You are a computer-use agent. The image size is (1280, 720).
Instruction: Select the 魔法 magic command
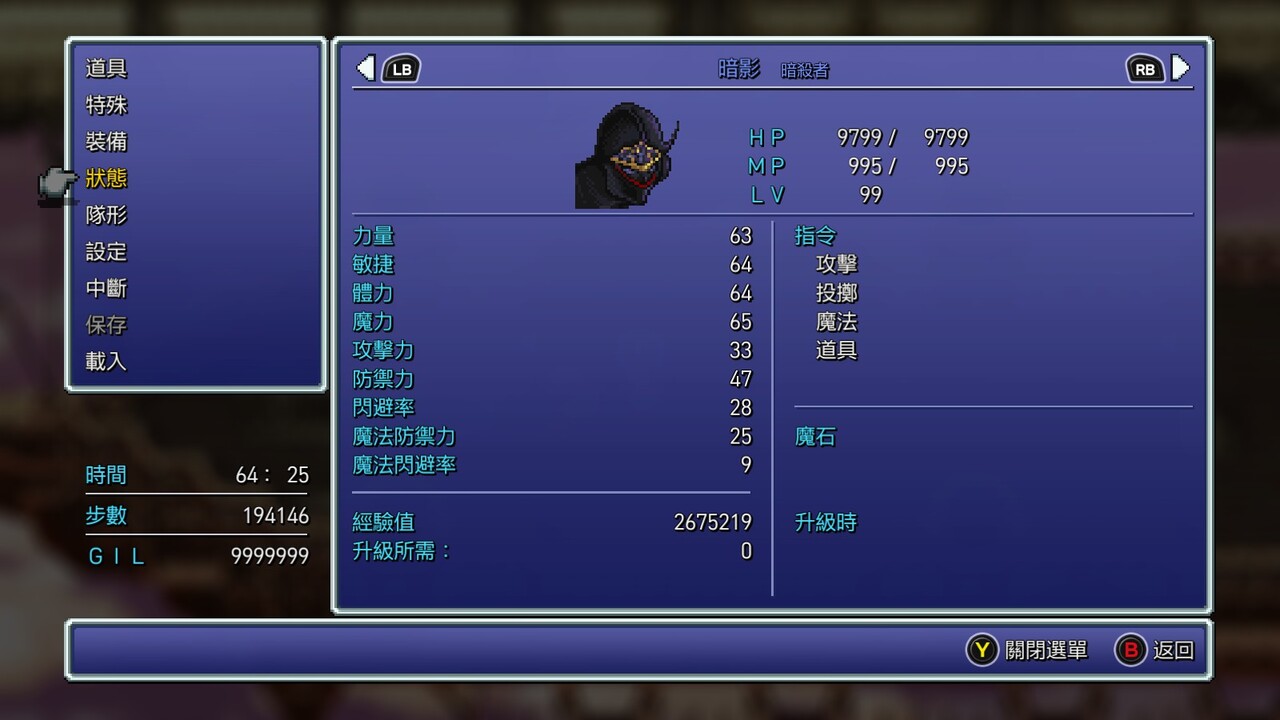[837, 322]
